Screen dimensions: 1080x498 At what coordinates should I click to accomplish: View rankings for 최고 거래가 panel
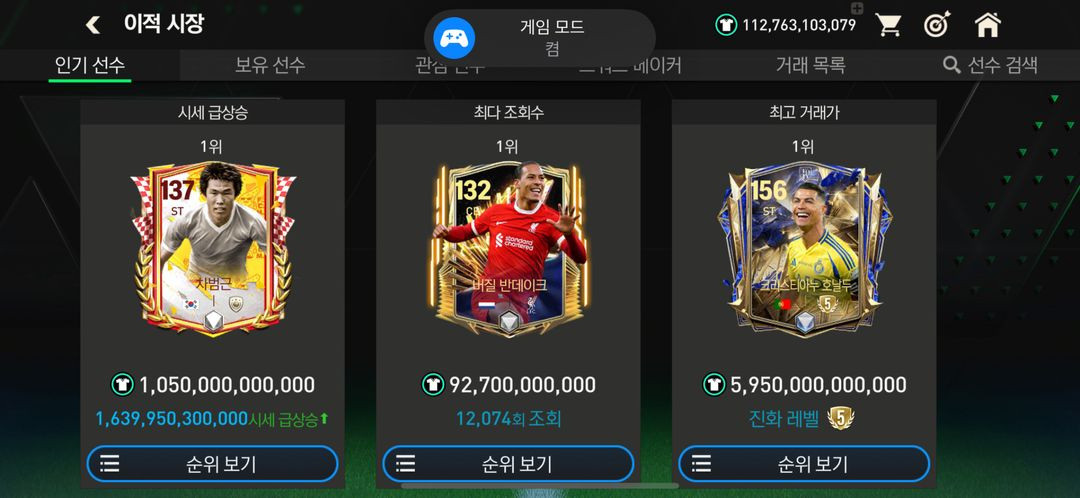pos(804,464)
